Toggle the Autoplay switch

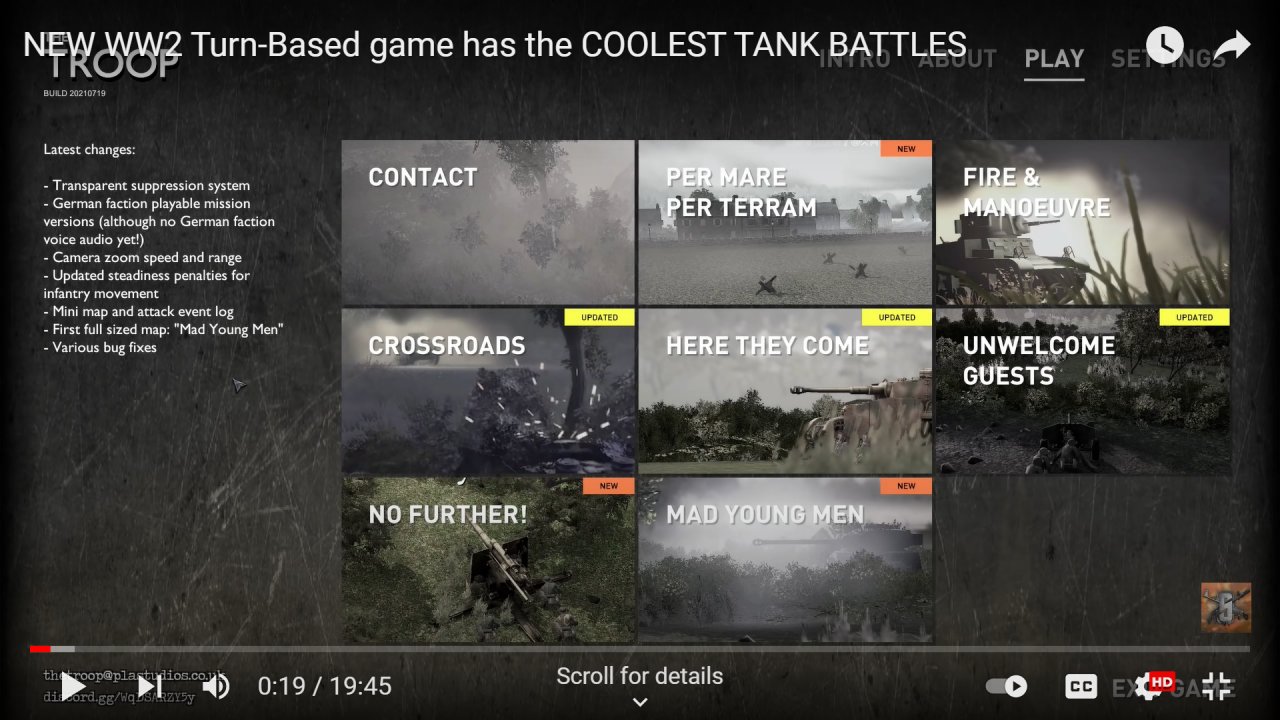(x=1005, y=686)
